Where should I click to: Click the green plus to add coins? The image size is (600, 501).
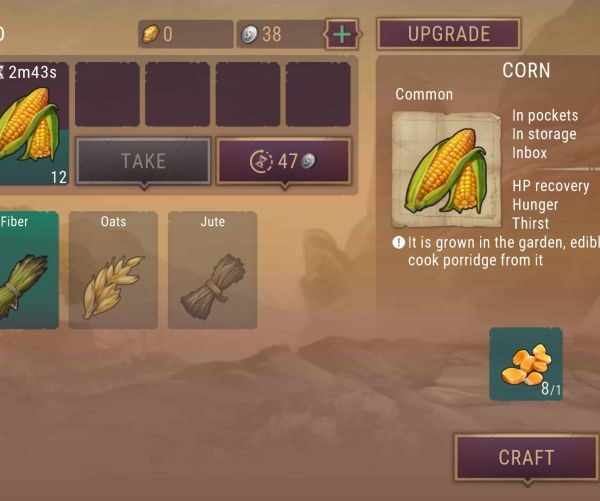pyautogui.click(x=342, y=34)
